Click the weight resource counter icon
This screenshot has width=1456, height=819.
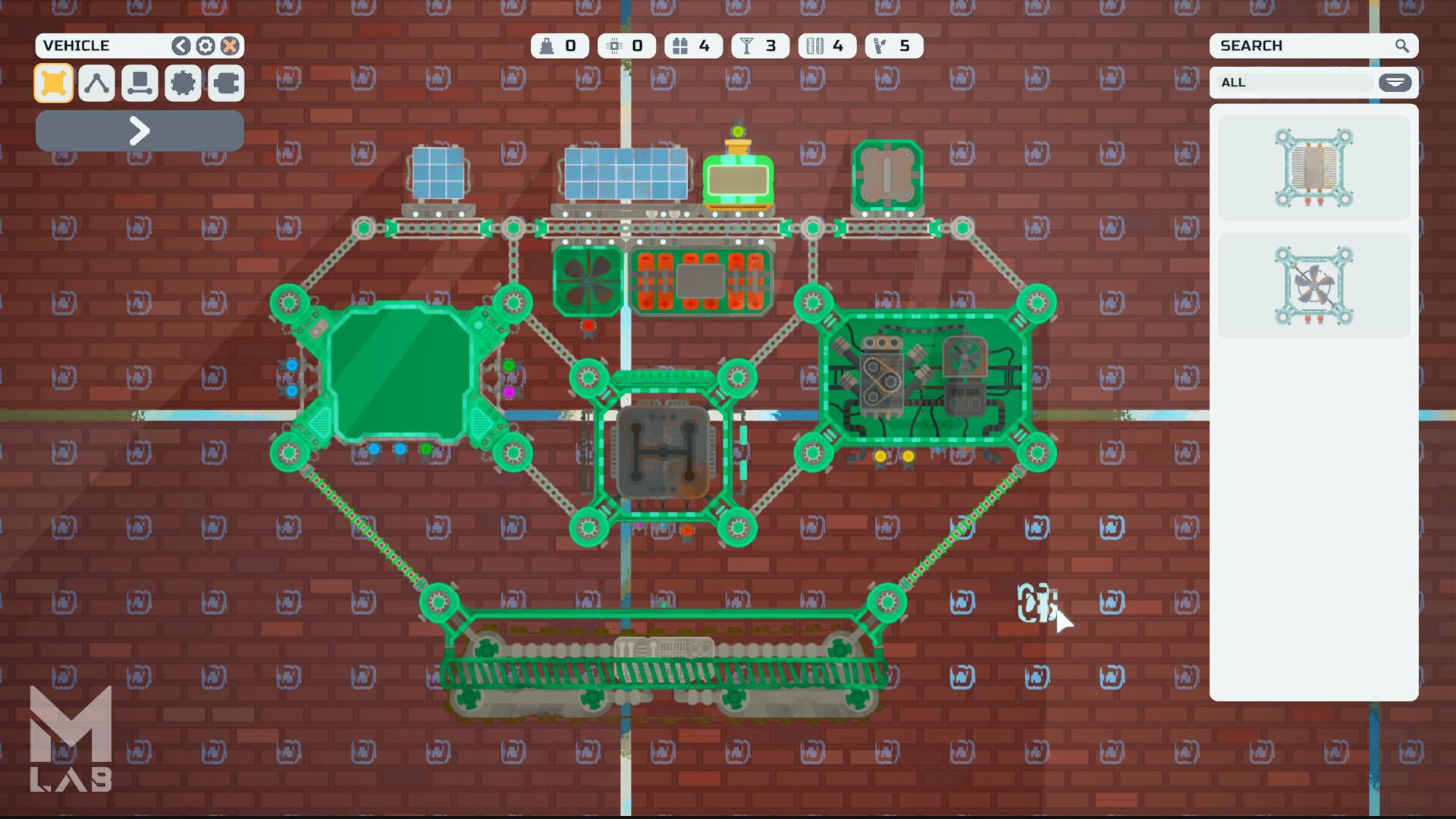548,45
